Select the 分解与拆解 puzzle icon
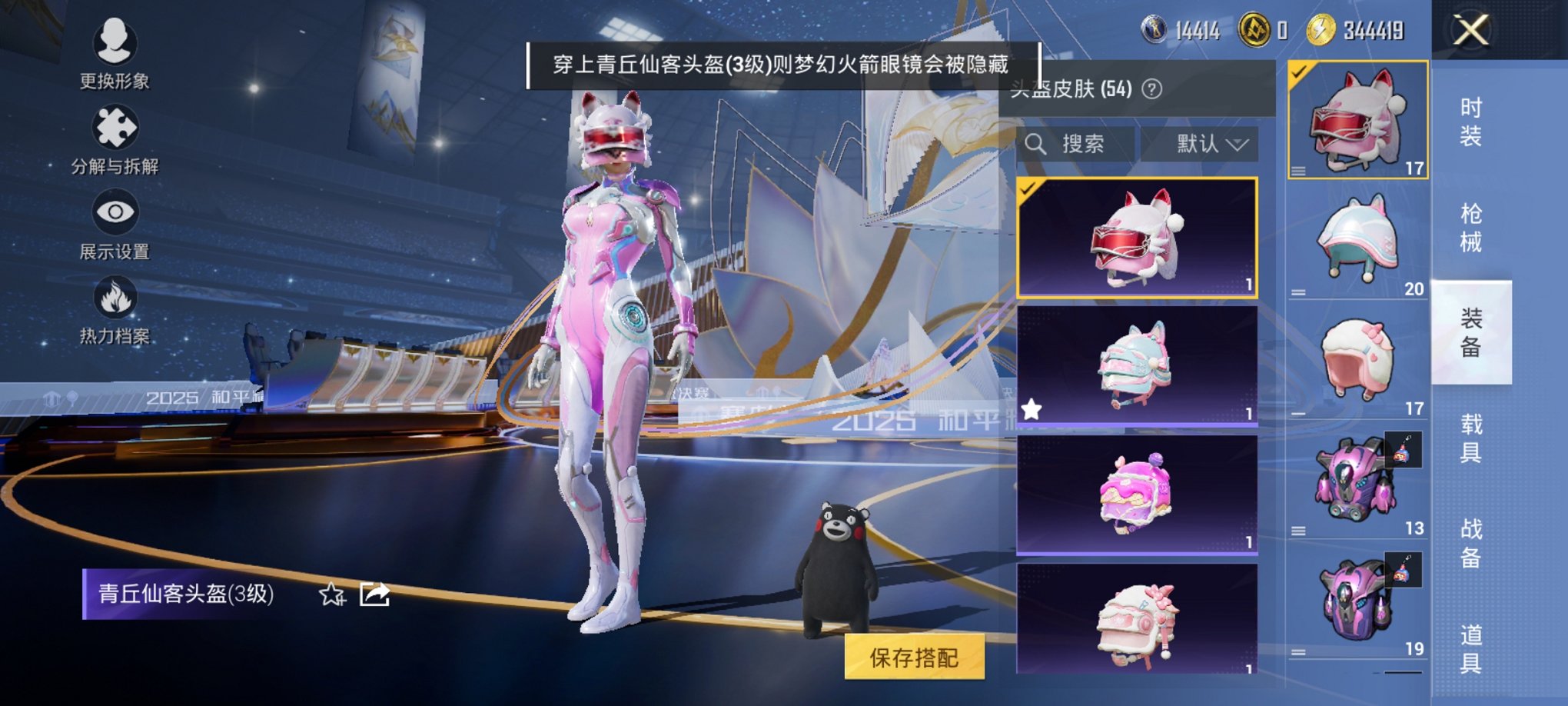1568x706 pixels. point(114,127)
